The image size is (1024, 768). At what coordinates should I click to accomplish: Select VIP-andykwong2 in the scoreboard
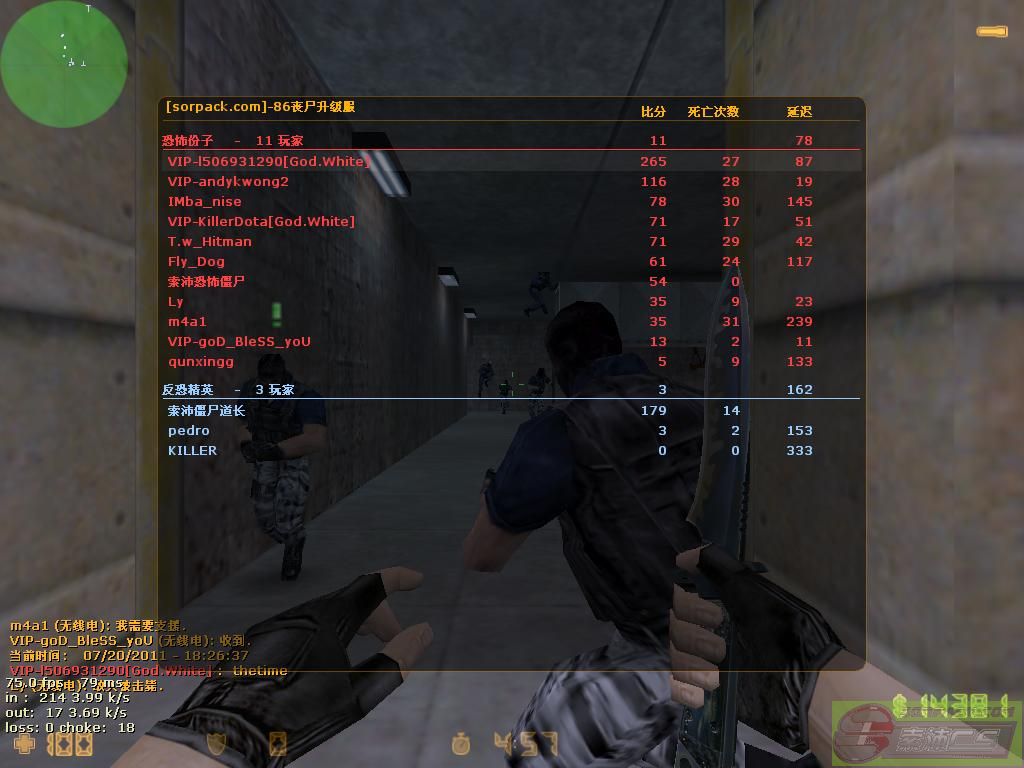[x=228, y=181]
